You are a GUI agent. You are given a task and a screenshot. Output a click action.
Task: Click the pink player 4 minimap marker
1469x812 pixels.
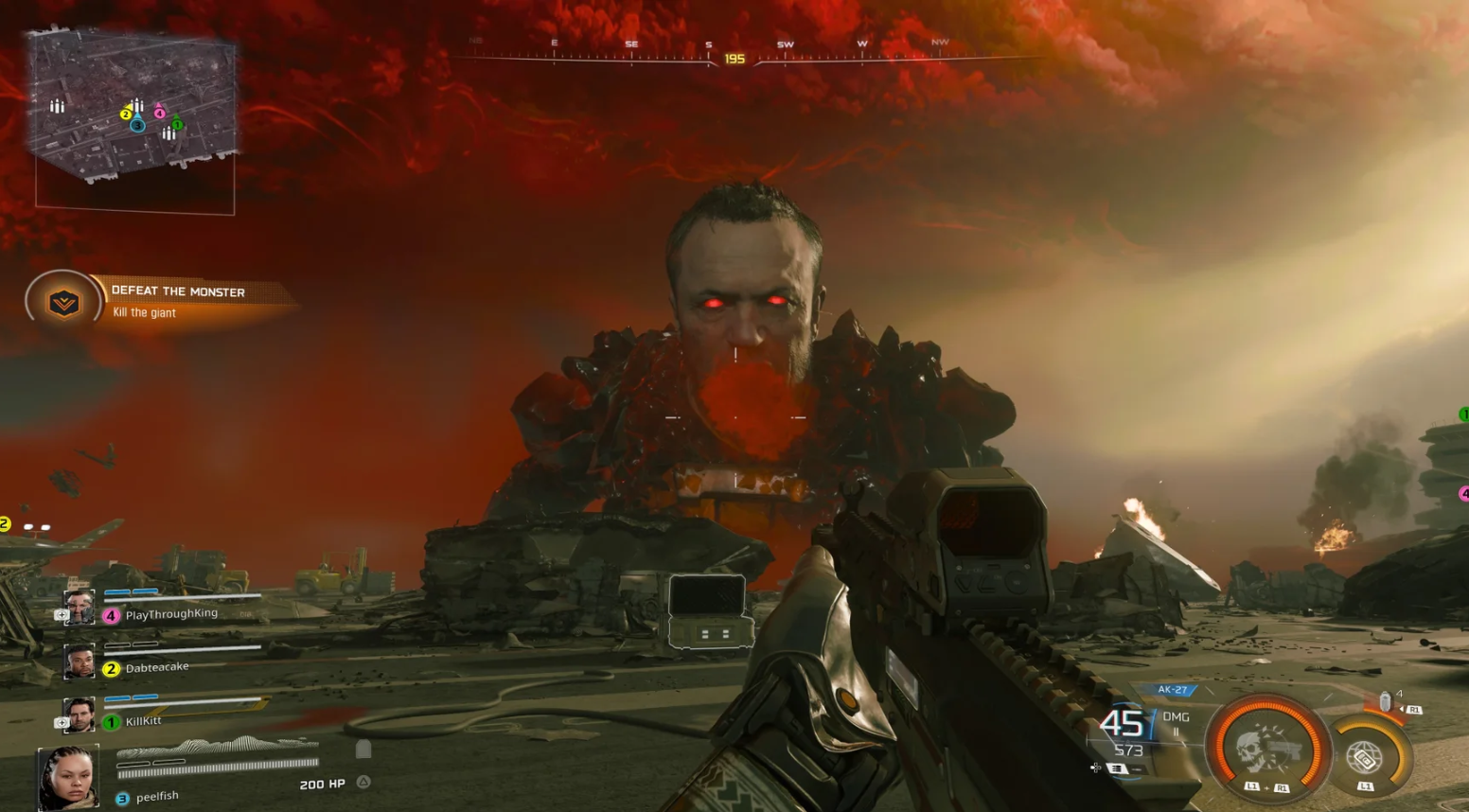click(x=159, y=113)
